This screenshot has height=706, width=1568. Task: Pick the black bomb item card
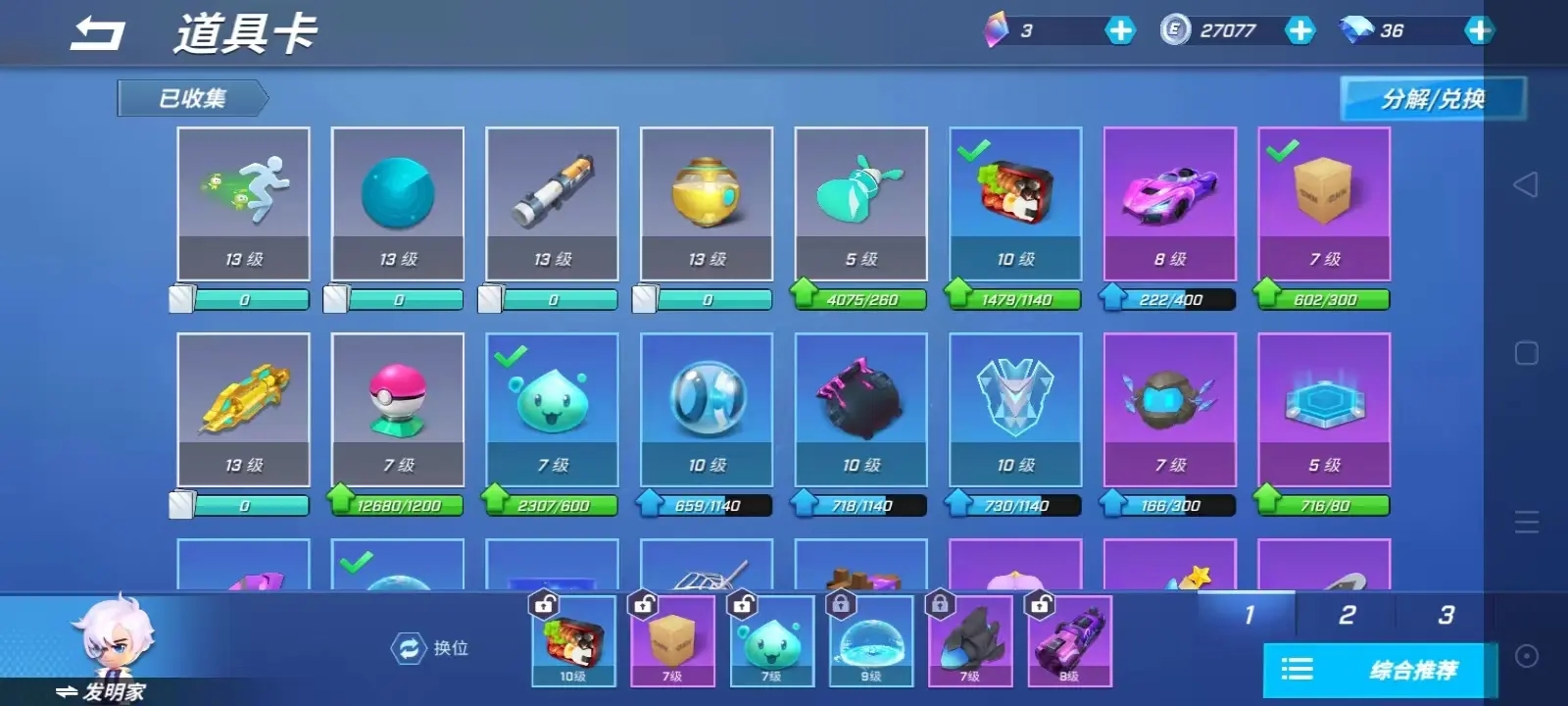point(860,409)
